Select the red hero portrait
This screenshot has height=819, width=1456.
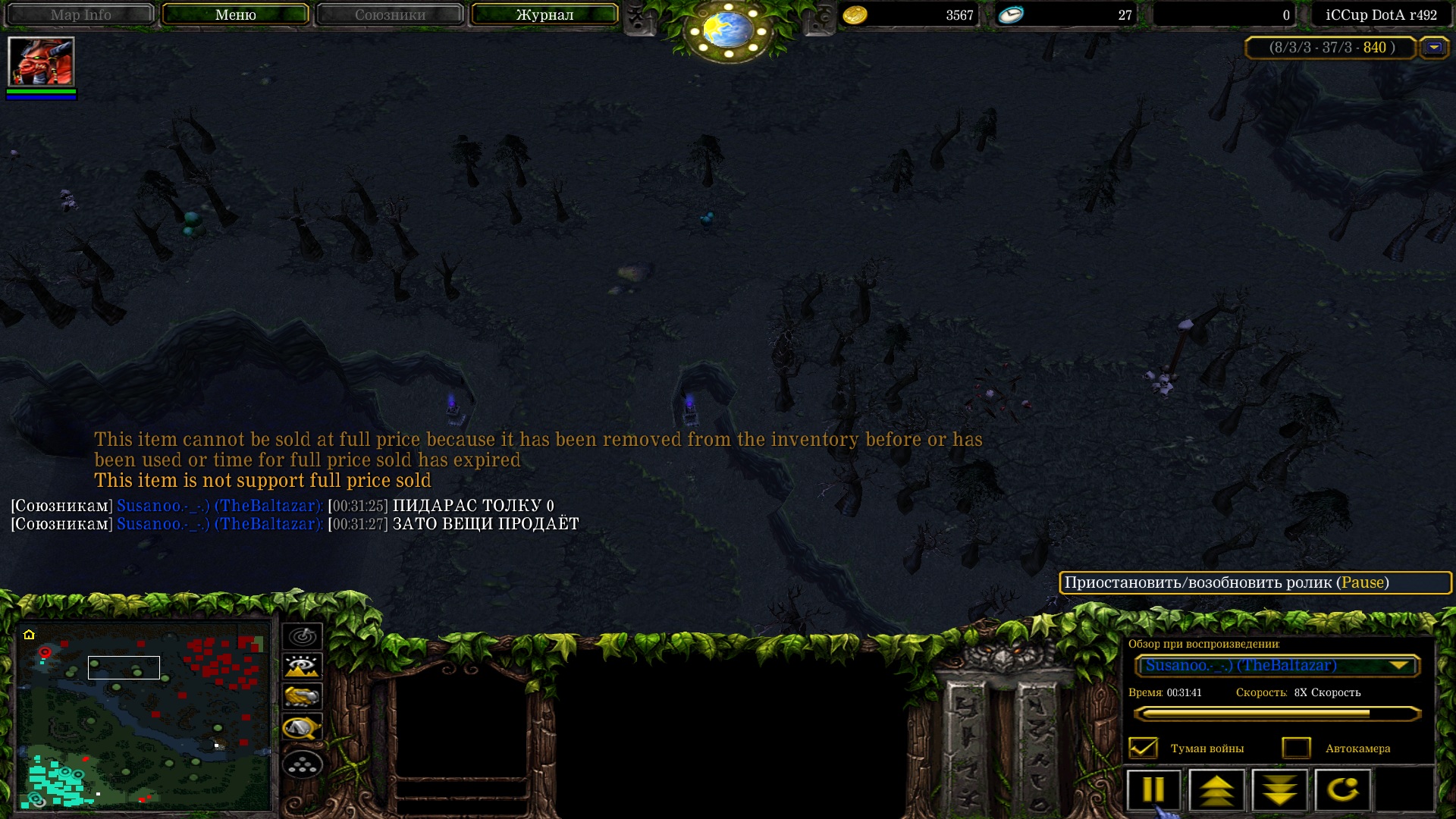[x=41, y=61]
